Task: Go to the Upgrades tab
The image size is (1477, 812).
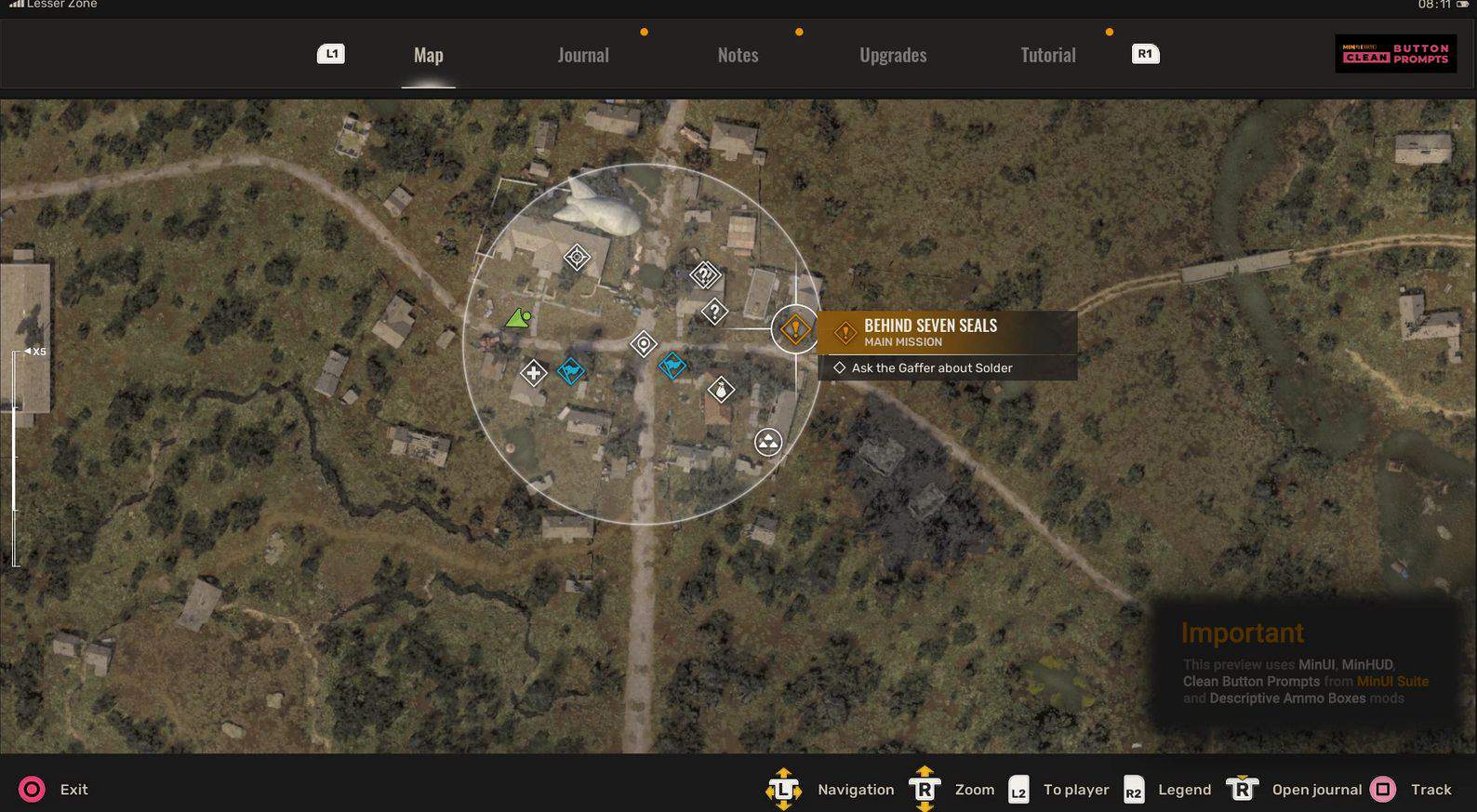Action: point(893,55)
